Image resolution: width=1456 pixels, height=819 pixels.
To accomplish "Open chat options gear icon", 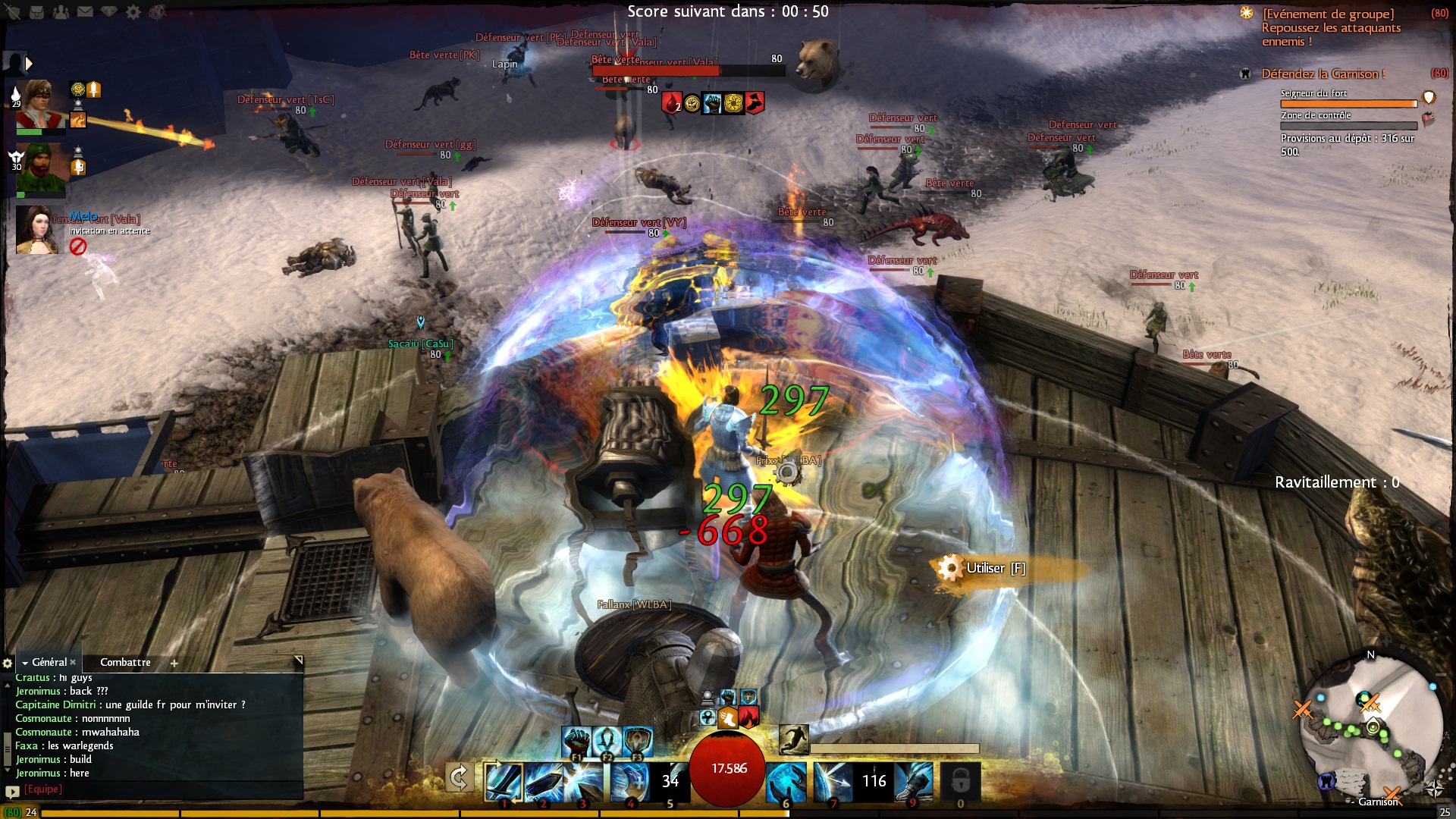I will click(x=8, y=663).
